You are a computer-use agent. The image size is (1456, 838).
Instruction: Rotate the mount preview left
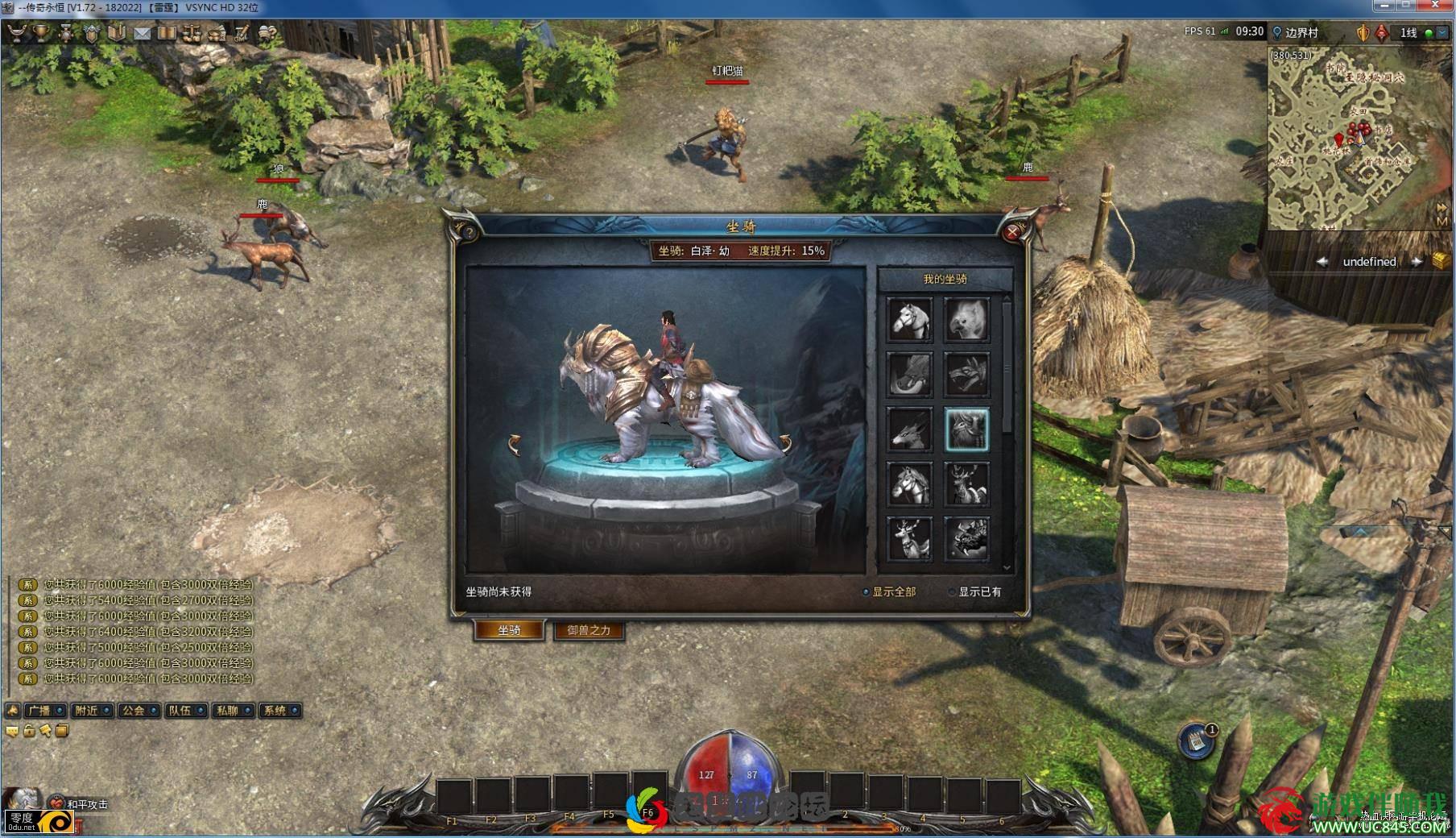(x=515, y=444)
